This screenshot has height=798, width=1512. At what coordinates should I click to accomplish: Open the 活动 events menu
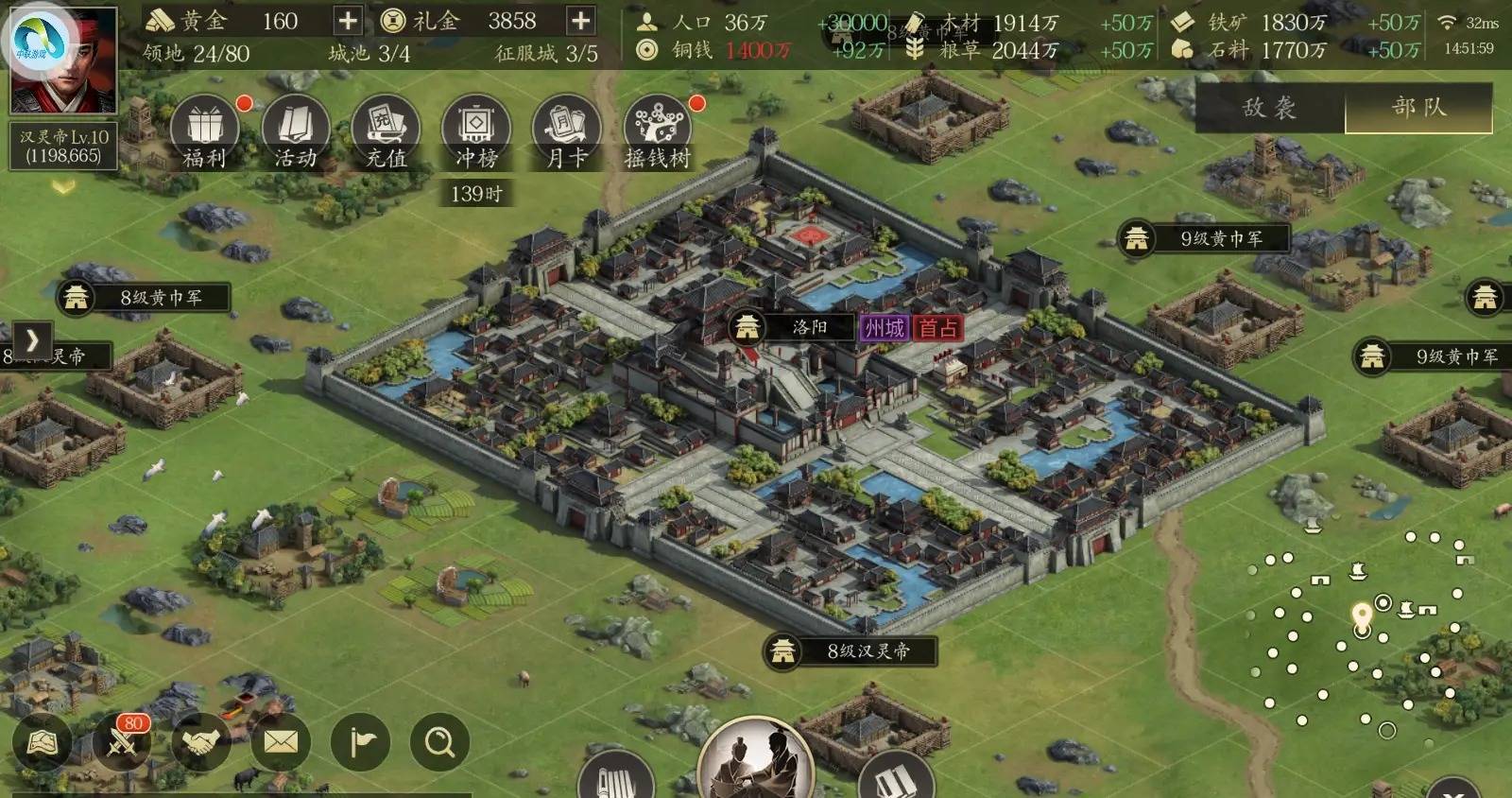[295, 132]
